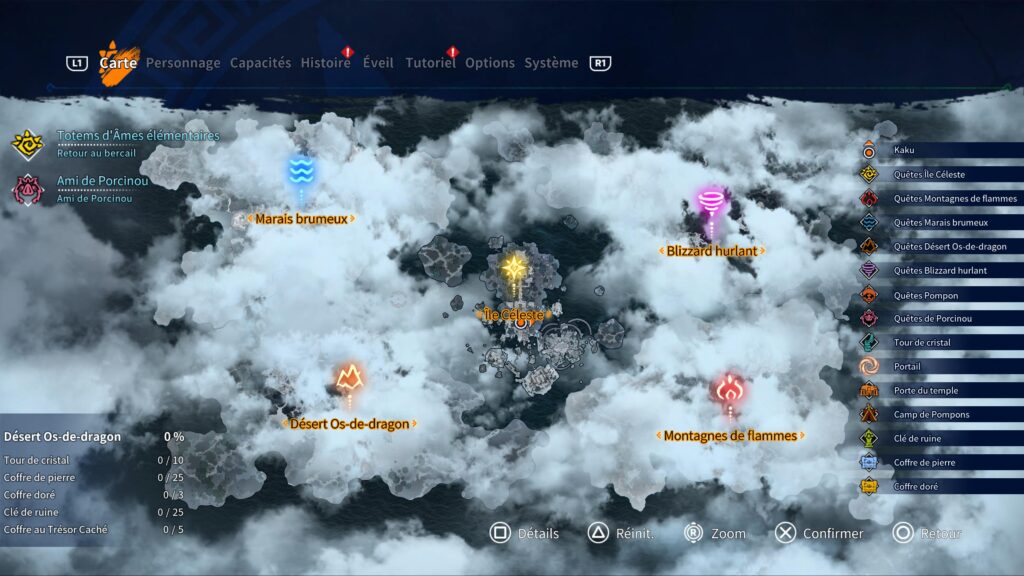Open the Tutoriel tab
1024x576 pixels.
point(430,63)
